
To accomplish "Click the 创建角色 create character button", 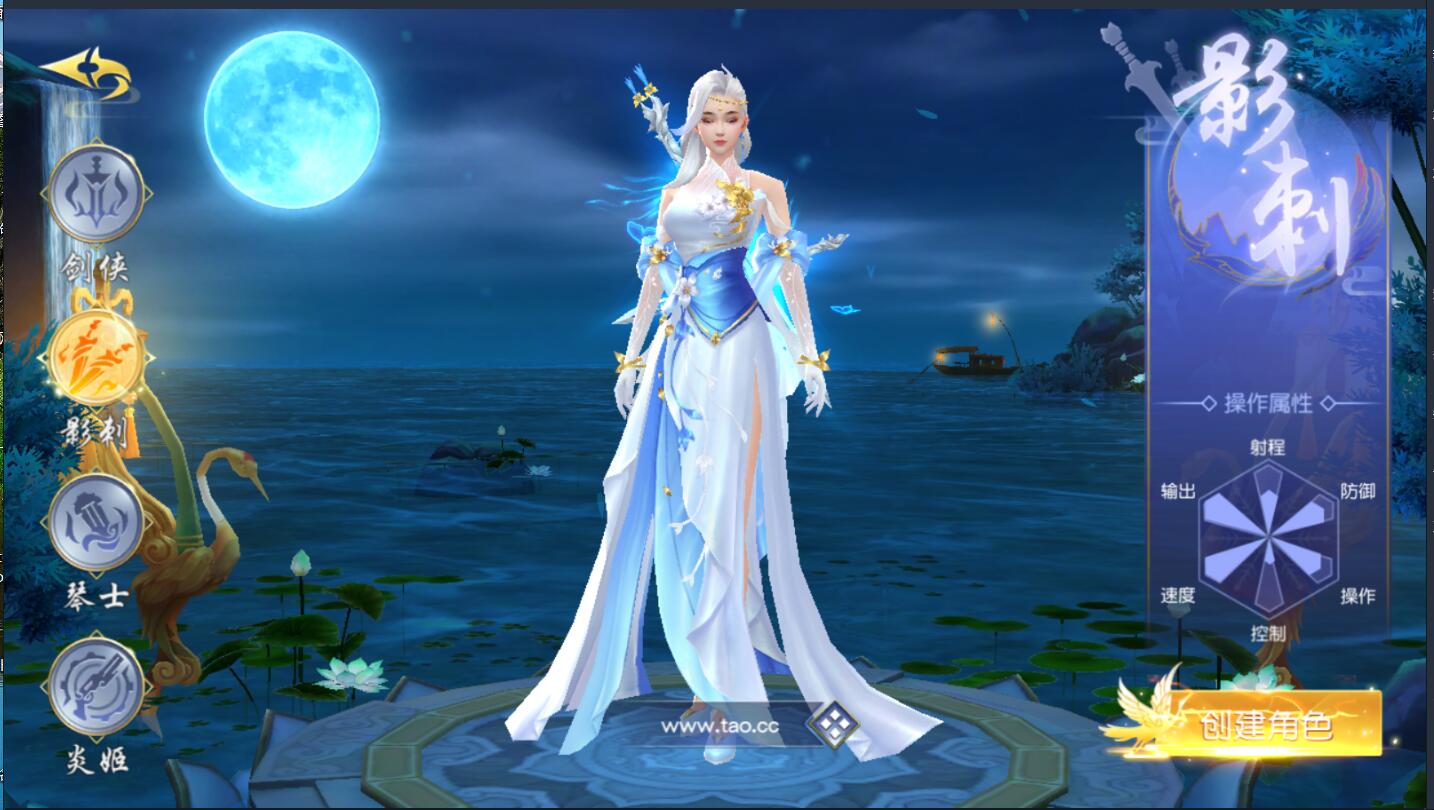I will [1268, 724].
